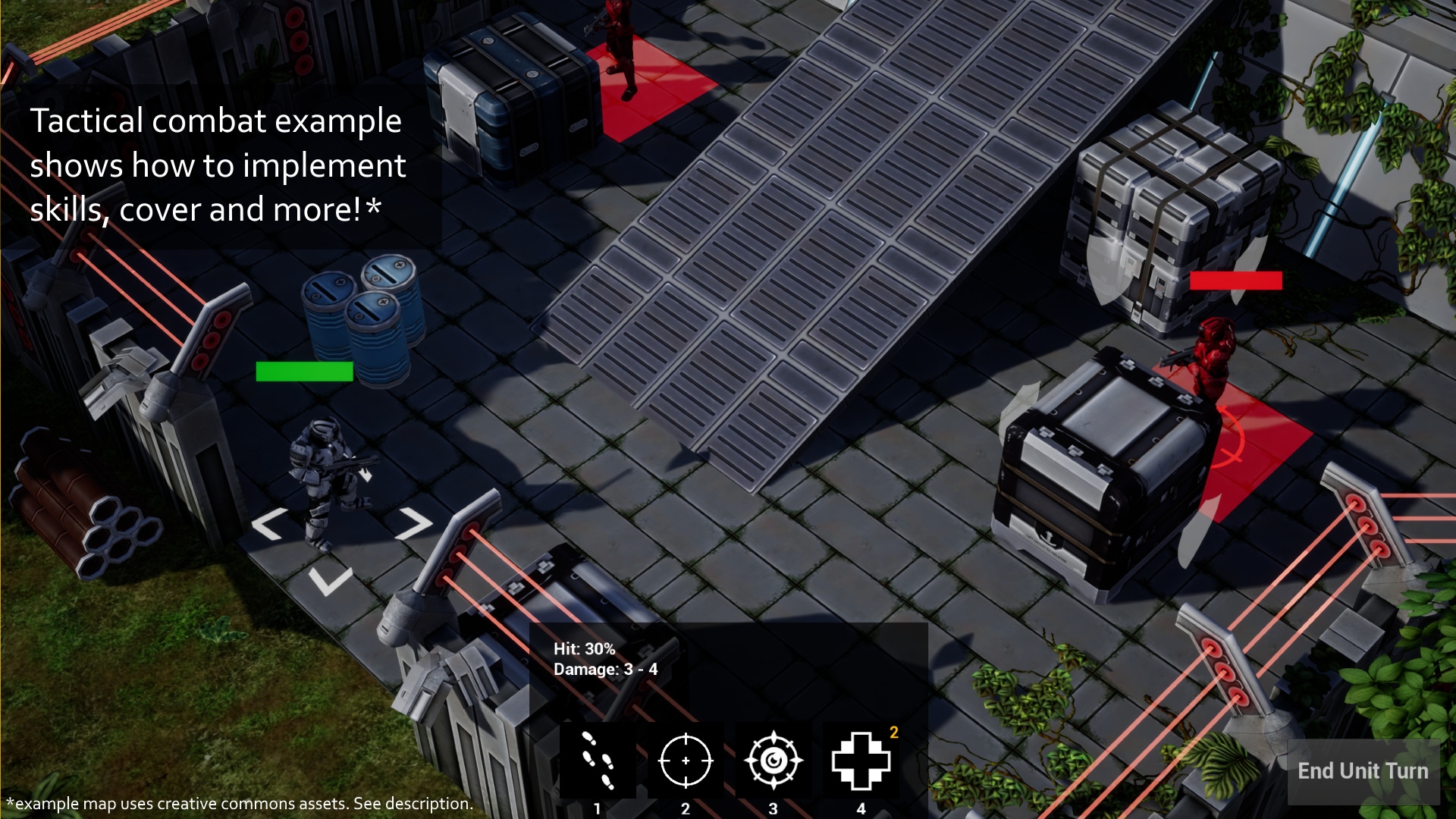The width and height of the screenshot is (1456, 819).
Task: Click the left facing direction arrow
Action: point(268,523)
